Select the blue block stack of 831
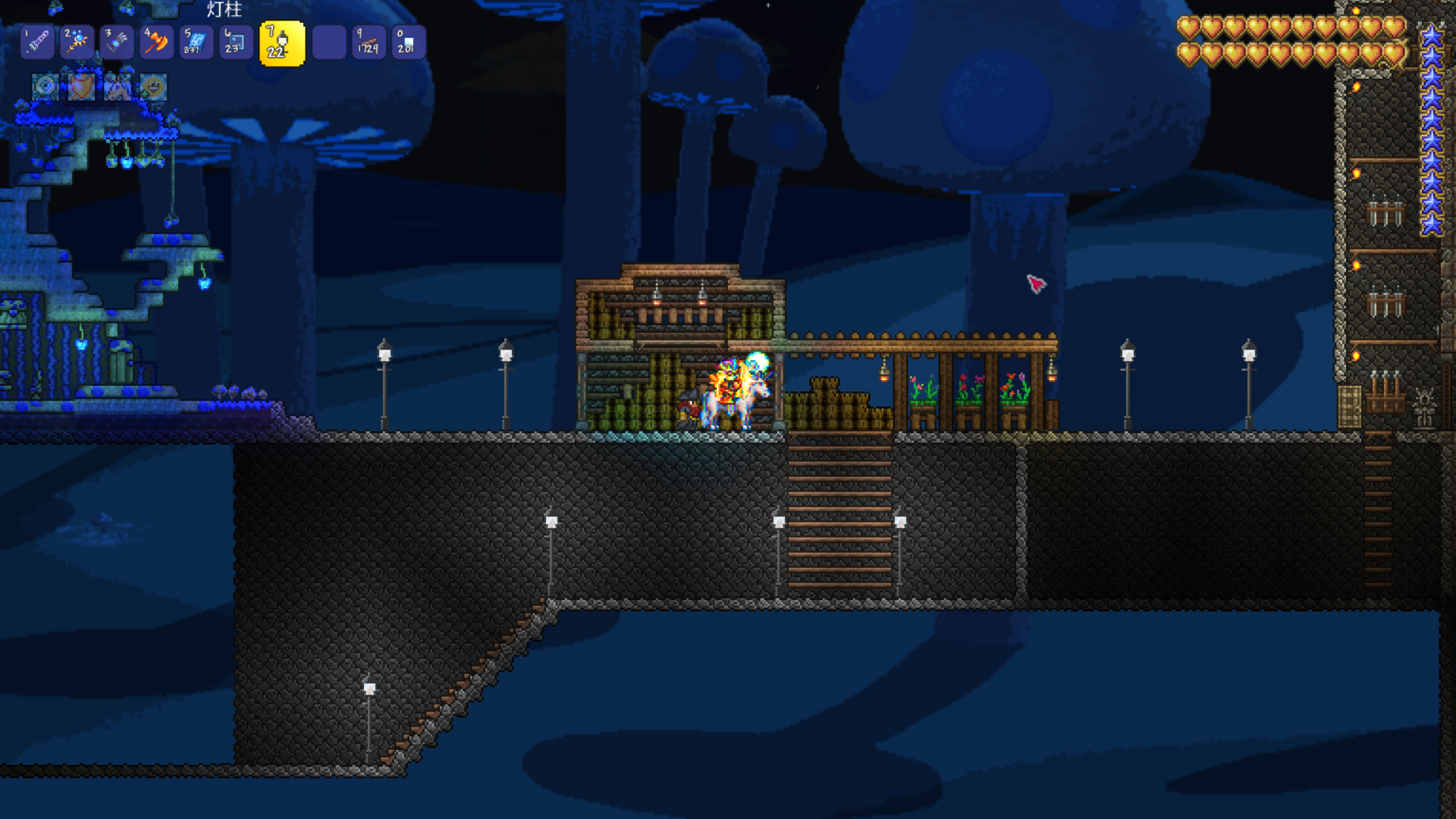Viewport: 1456px width, 819px height. tap(195, 42)
